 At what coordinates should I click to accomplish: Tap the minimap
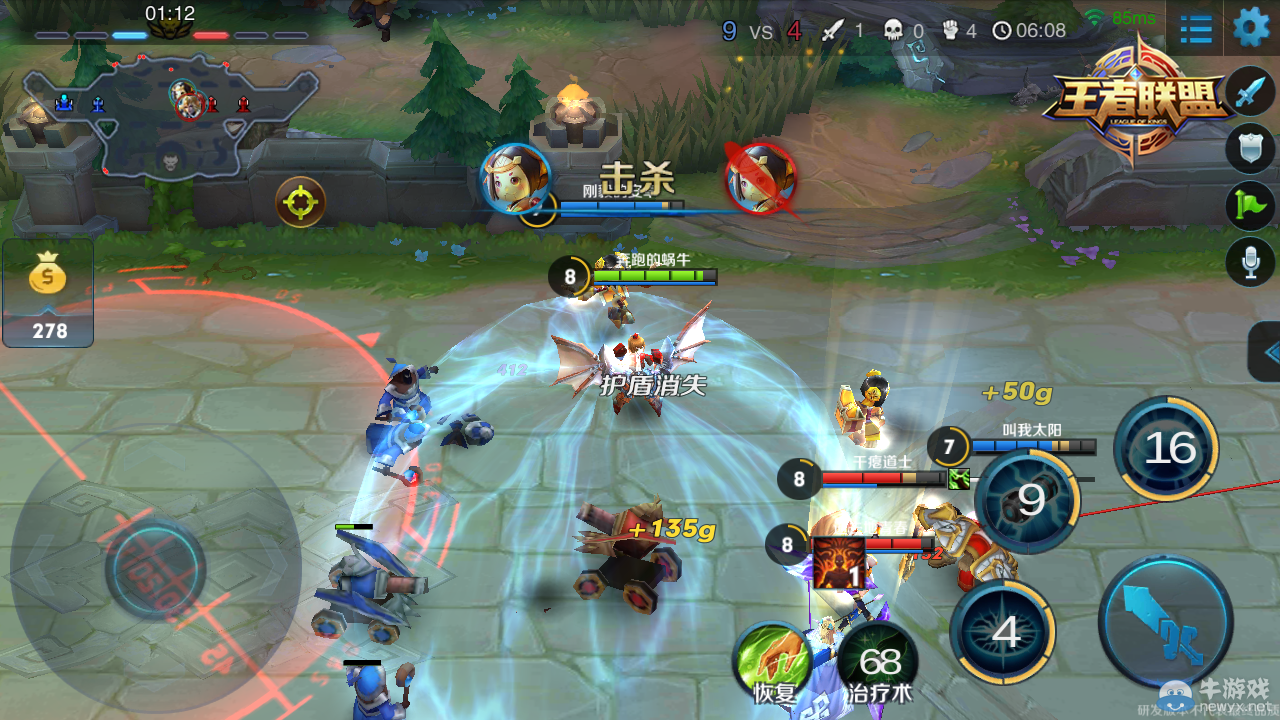point(170,115)
